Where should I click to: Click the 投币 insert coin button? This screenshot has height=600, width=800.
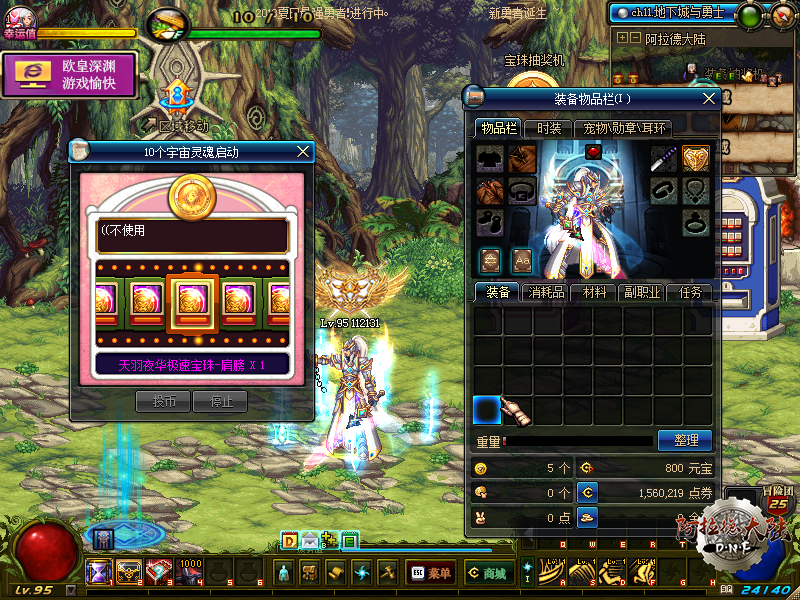[163, 402]
